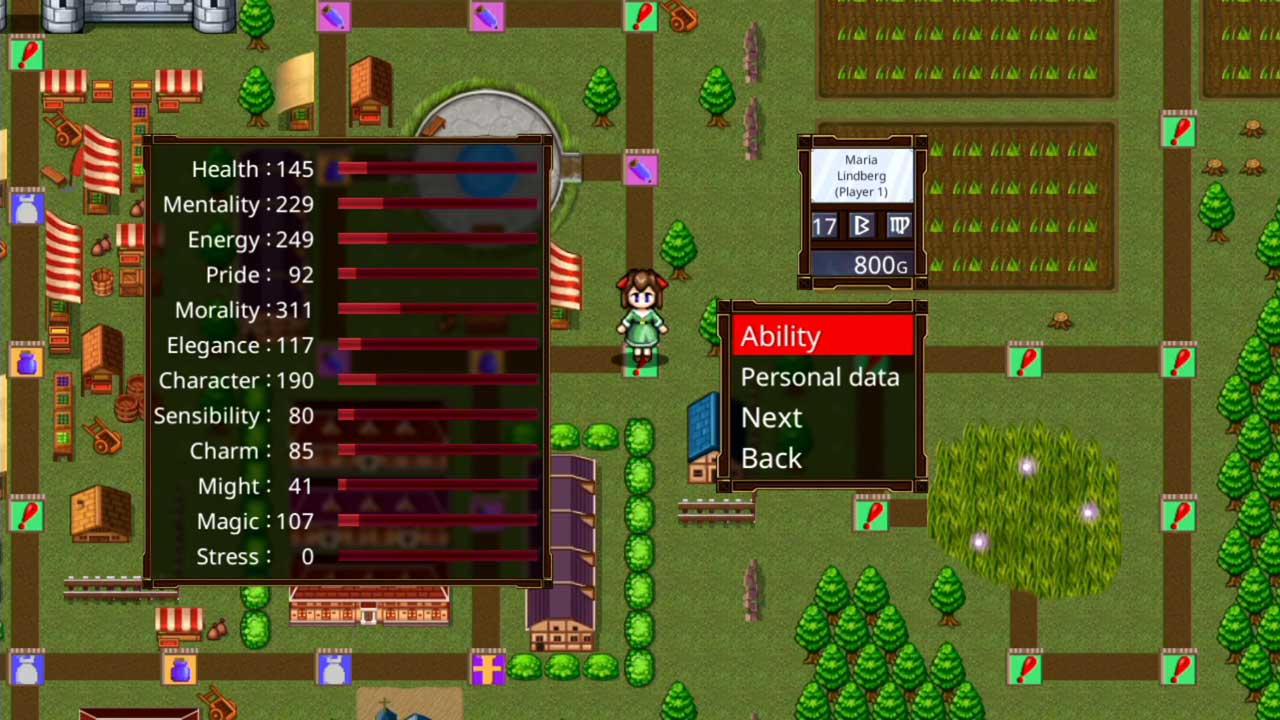Screen dimensions: 1280x720
Task: Click the Health stat bar
Action: [435, 170]
